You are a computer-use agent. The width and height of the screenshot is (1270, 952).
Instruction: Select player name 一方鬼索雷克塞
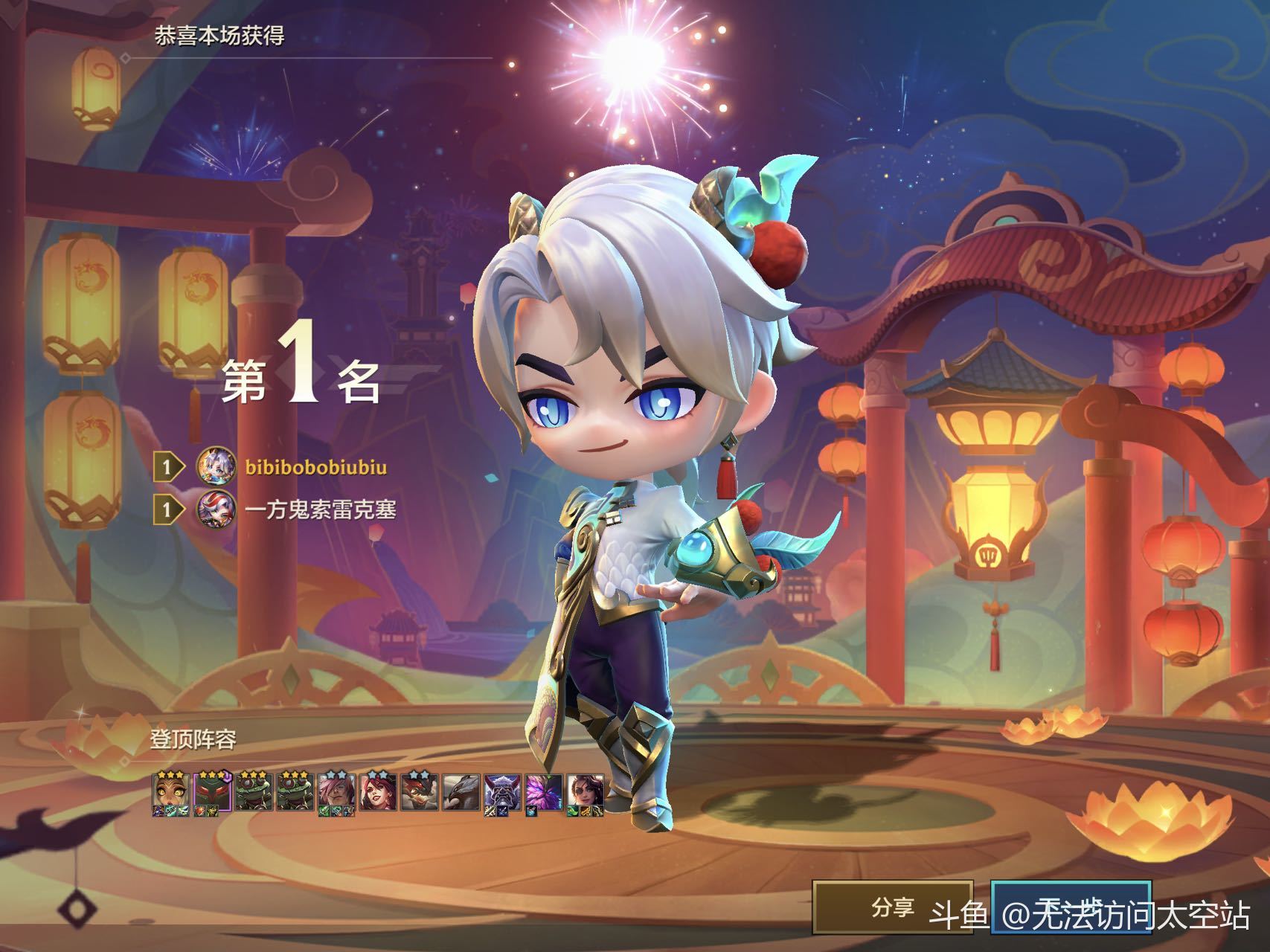320,509
